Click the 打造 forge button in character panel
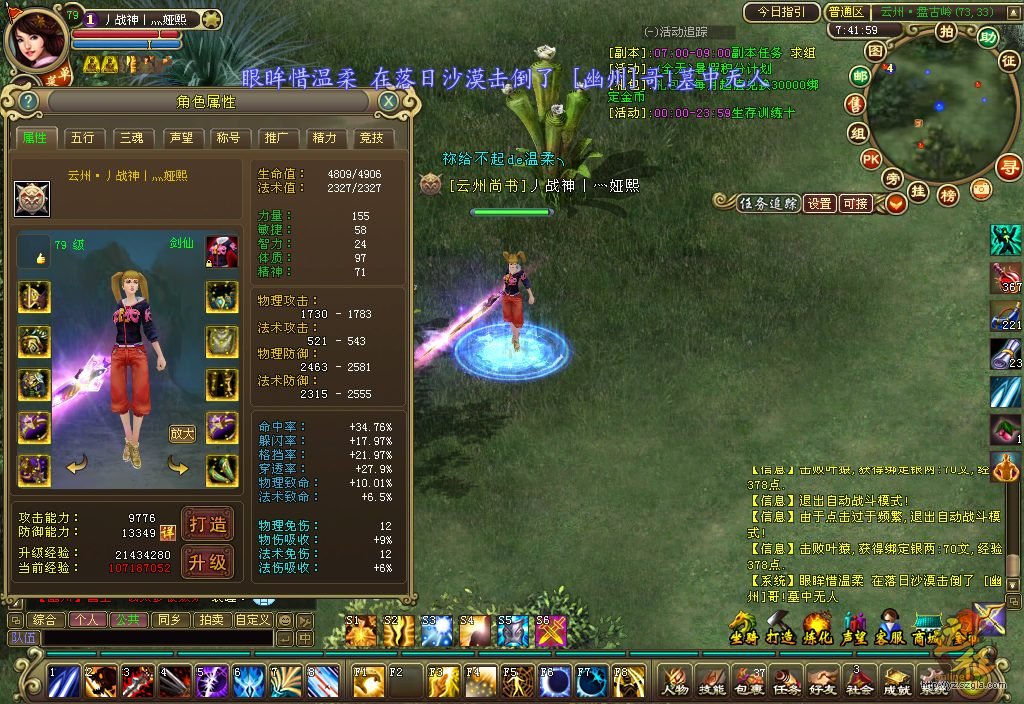1024x704 pixels. (207, 524)
